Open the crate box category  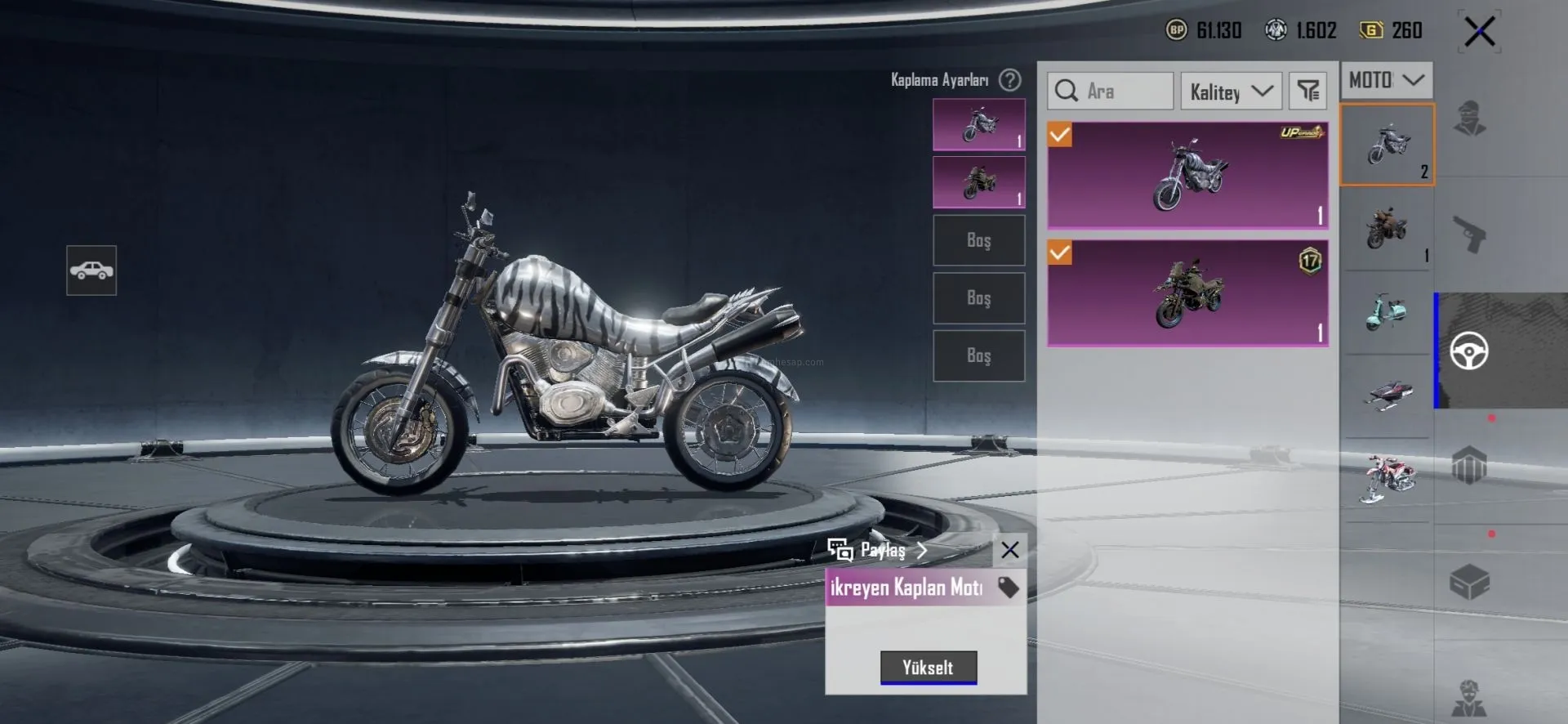1469,582
